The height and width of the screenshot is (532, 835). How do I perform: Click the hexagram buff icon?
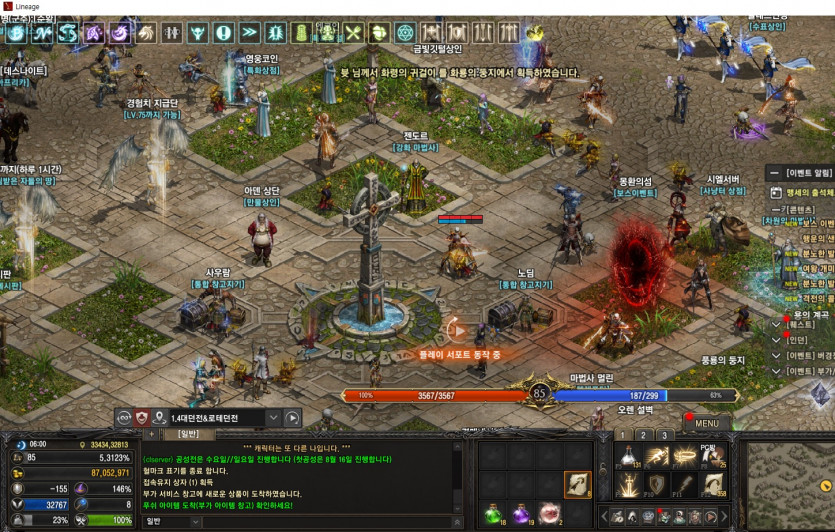click(405, 33)
